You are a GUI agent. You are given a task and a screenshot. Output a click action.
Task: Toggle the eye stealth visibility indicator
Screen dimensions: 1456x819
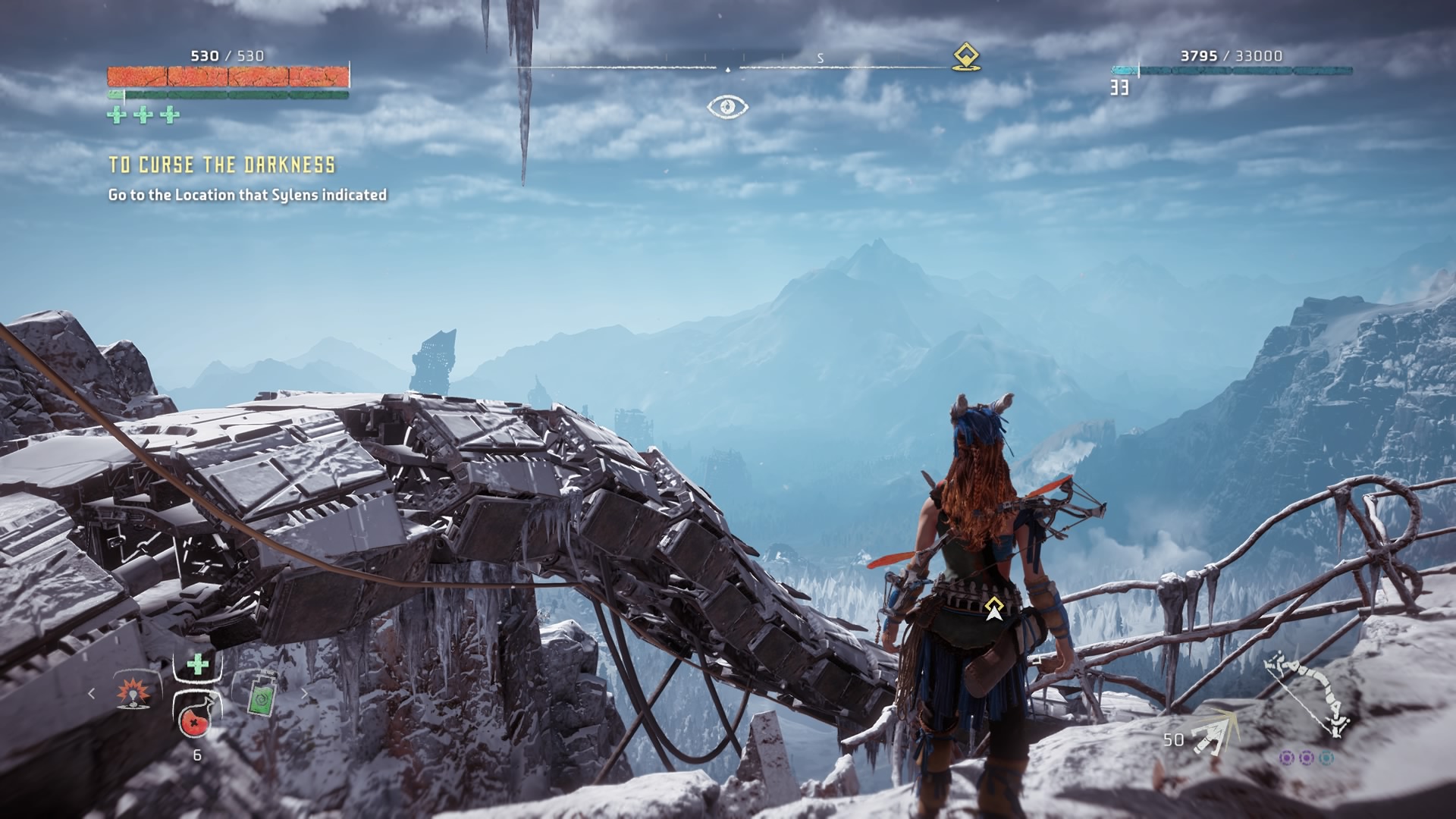(727, 106)
